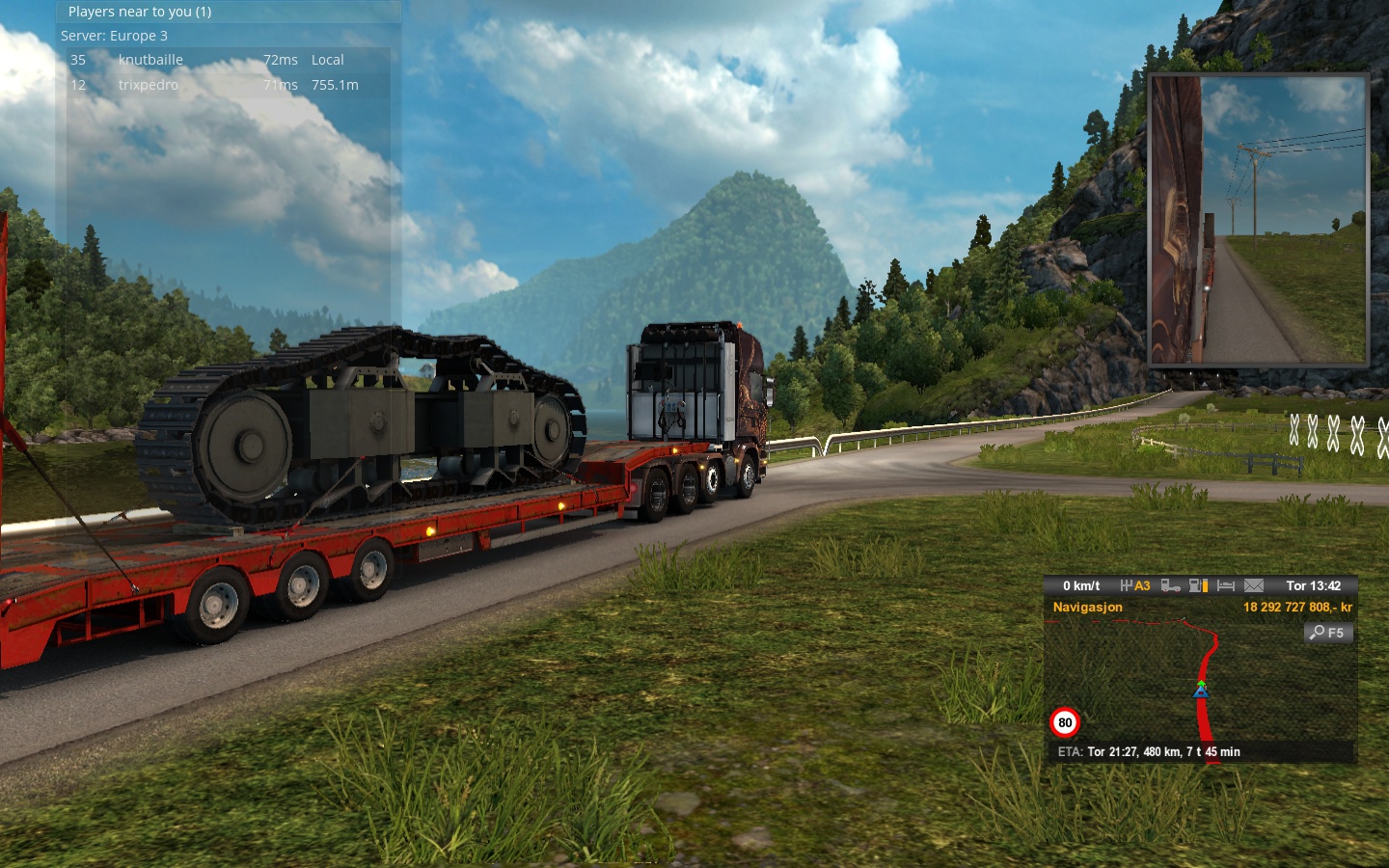
Task: Zoom the navigation map with the magnifier button
Action: (1328, 633)
